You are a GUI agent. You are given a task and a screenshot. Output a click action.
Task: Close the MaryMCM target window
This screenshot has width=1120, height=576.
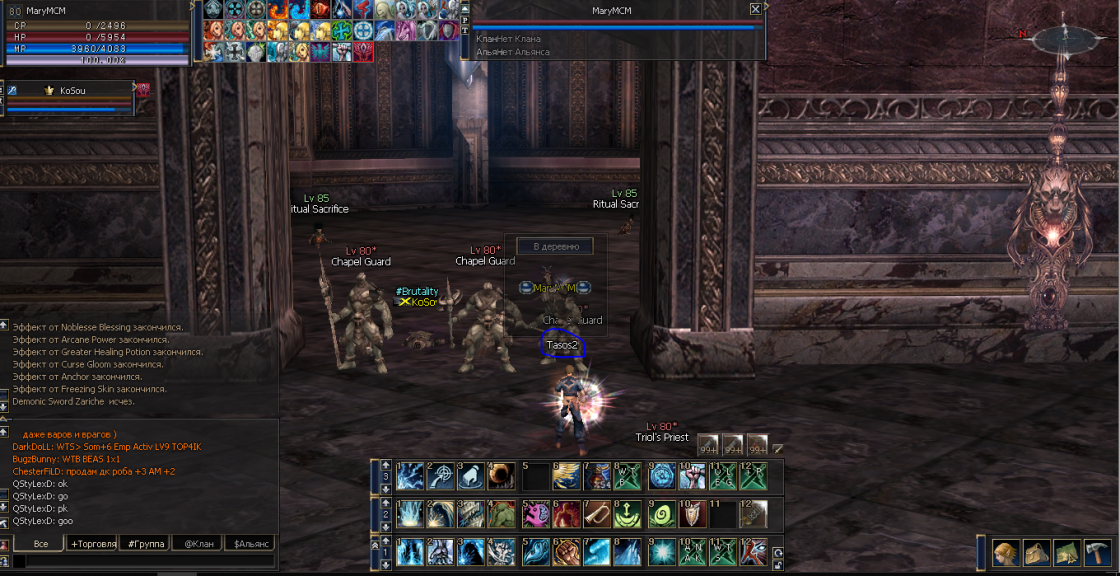(x=755, y=9)
